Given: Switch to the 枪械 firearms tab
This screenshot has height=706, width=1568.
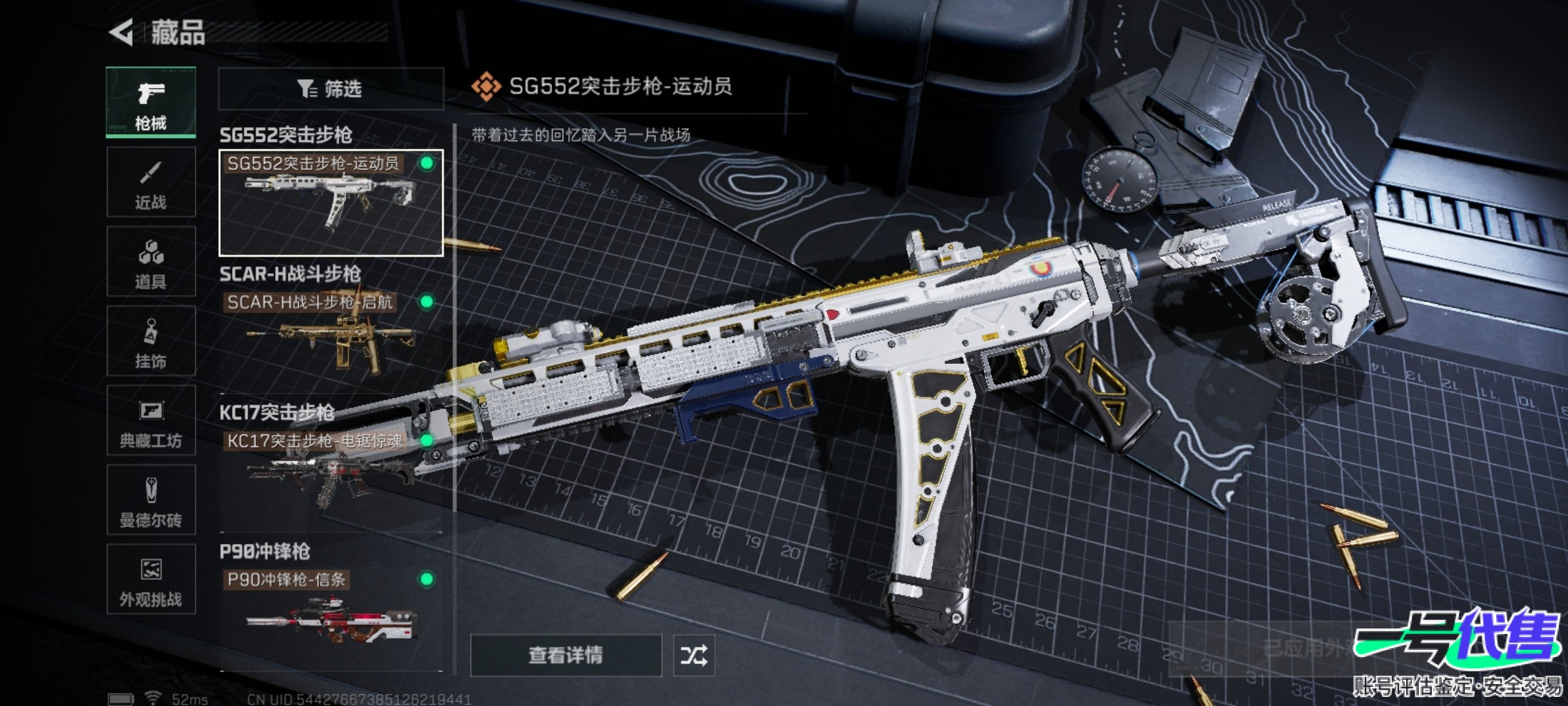Looking at the screenshot, I should pos(151,103).
